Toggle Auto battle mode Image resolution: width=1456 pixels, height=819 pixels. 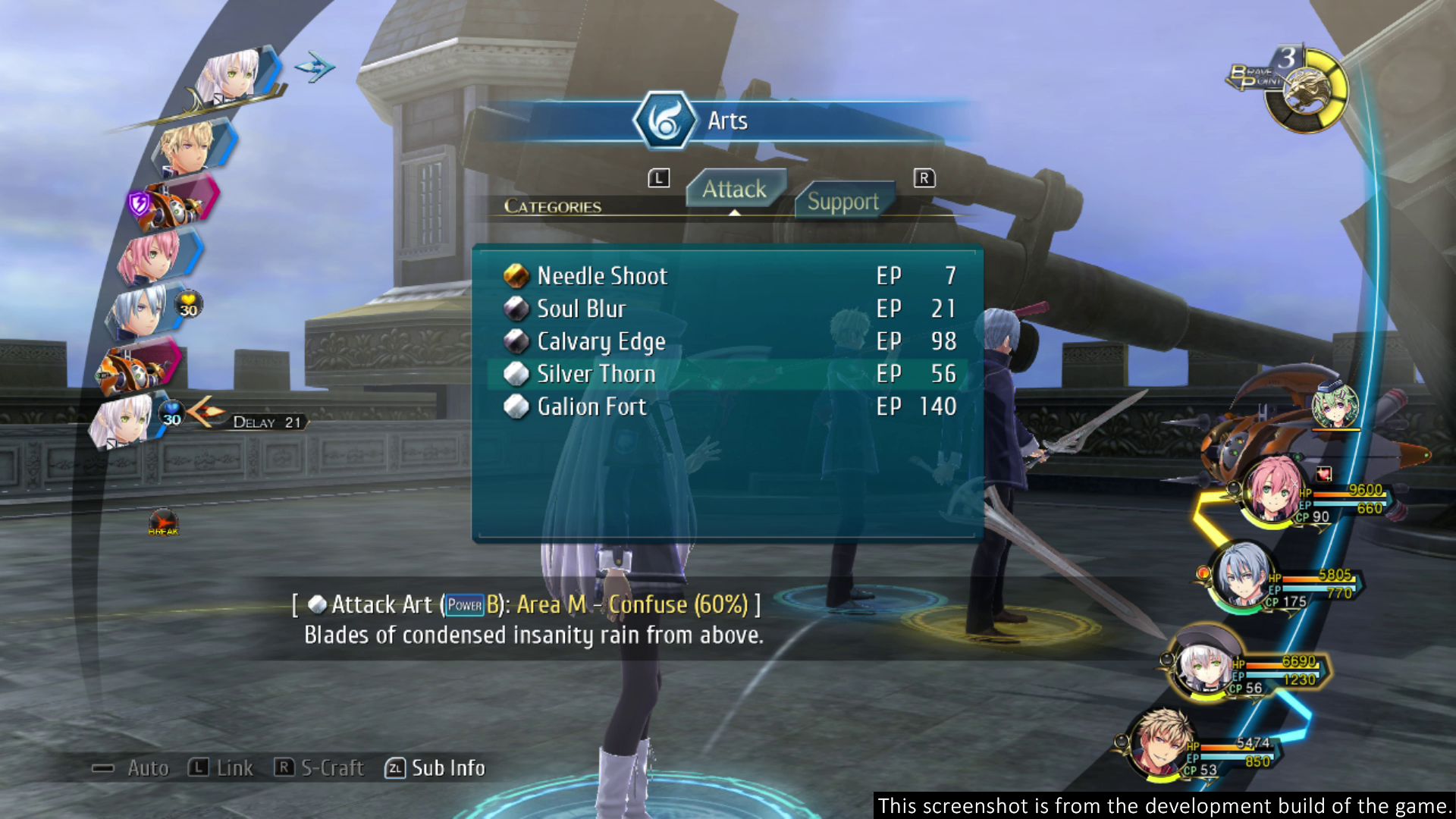tap(130, 768)
